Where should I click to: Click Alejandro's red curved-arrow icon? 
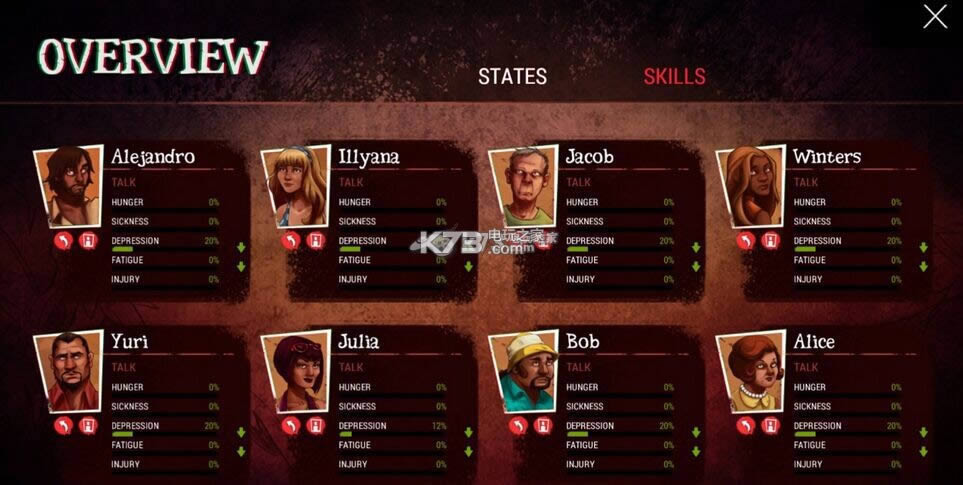(x=62, y=241)
